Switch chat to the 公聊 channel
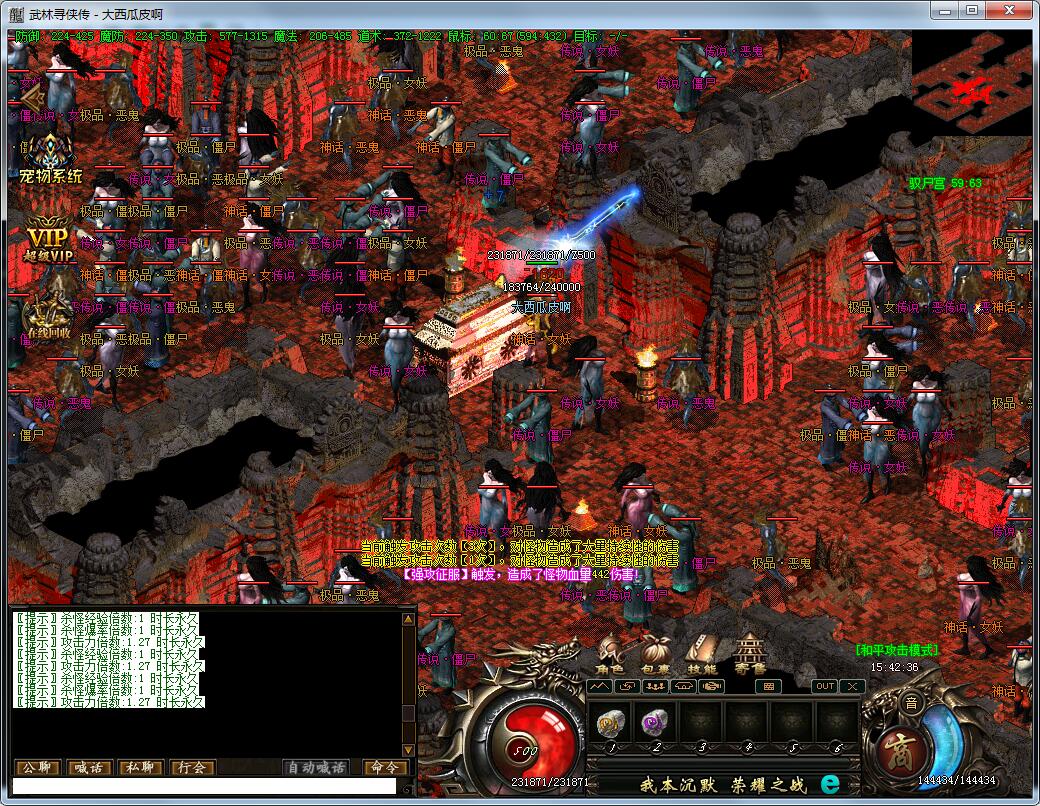Screen dimensions: 1040x806 [x=37, y=768]
